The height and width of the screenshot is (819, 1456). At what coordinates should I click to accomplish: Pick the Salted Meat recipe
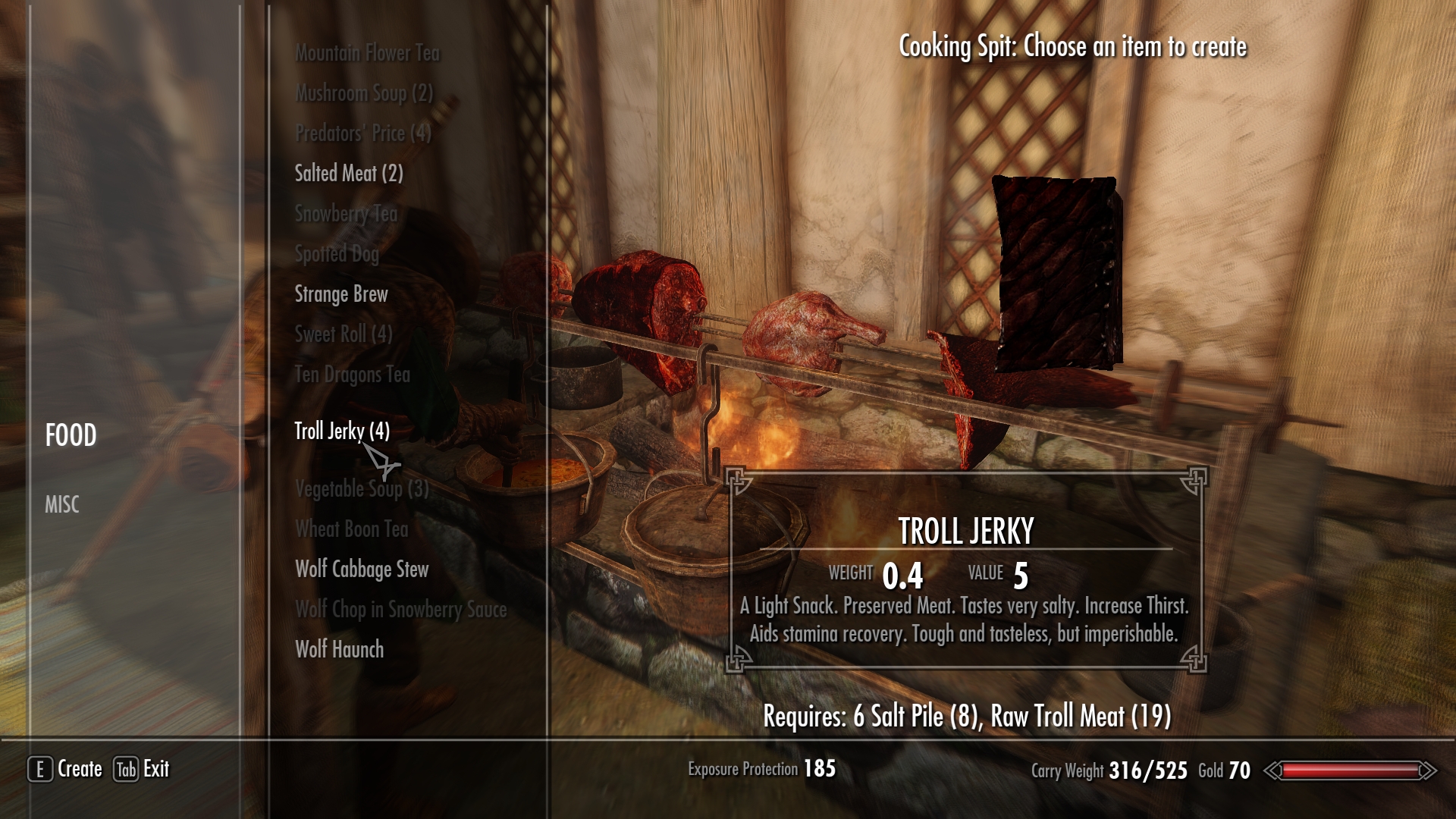349,174
